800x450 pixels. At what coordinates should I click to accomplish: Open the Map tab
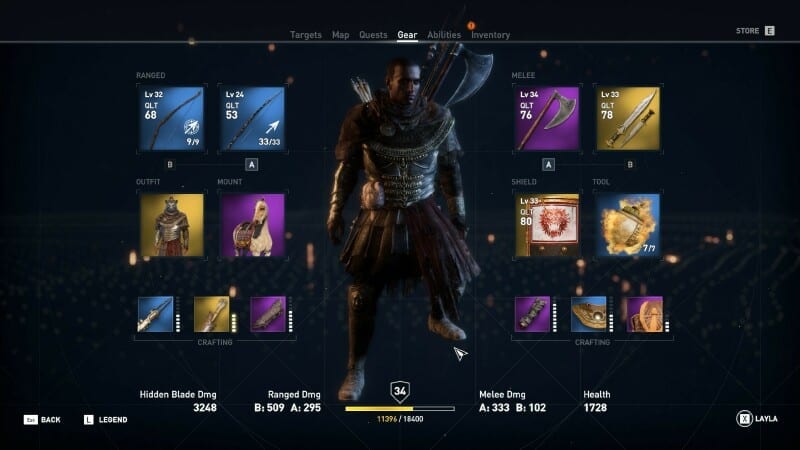(341, 35)
